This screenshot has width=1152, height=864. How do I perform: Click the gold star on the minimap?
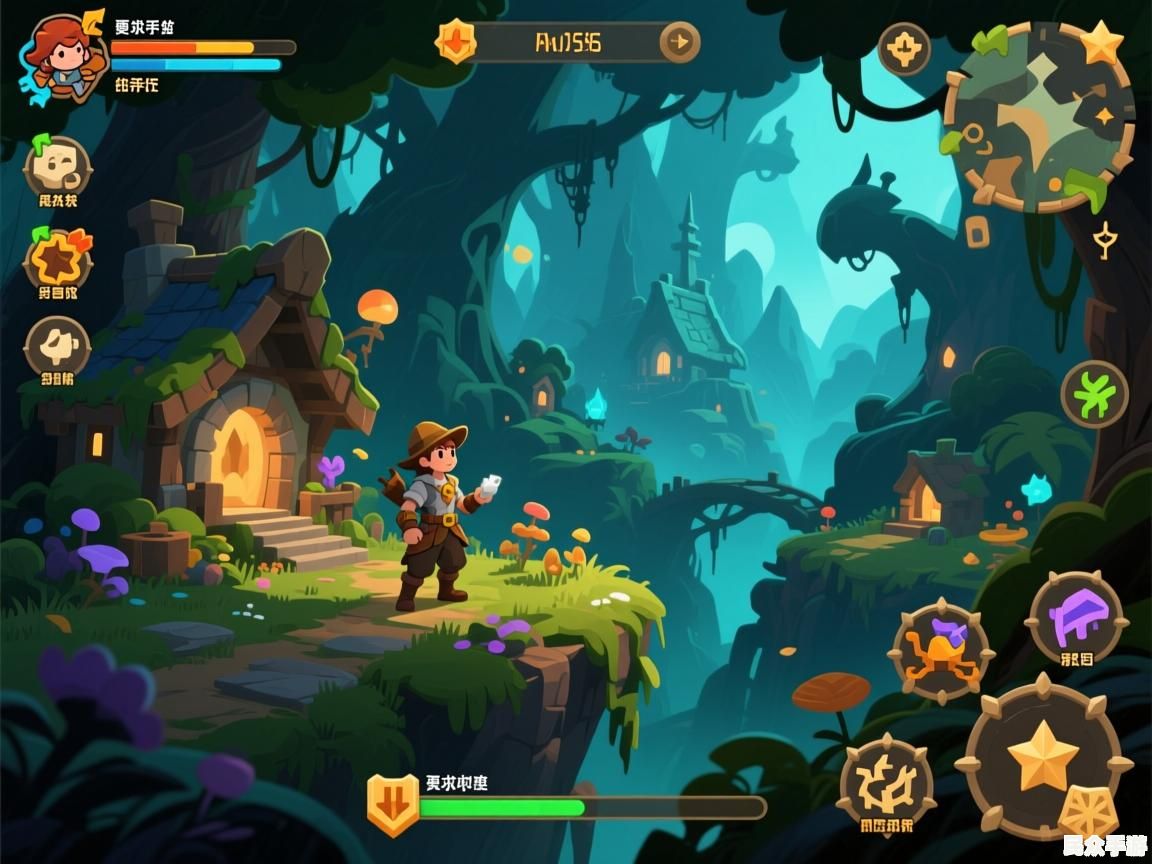pos(1102,42)
